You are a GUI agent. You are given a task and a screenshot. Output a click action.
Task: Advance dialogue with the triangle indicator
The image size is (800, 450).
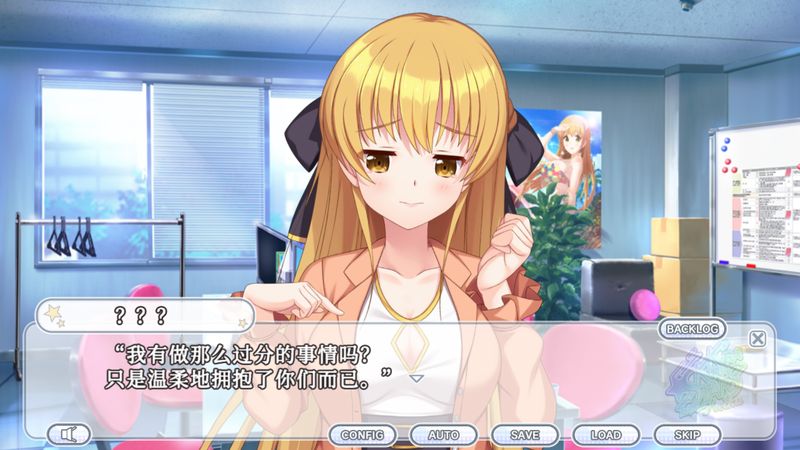tap(417, 379)
